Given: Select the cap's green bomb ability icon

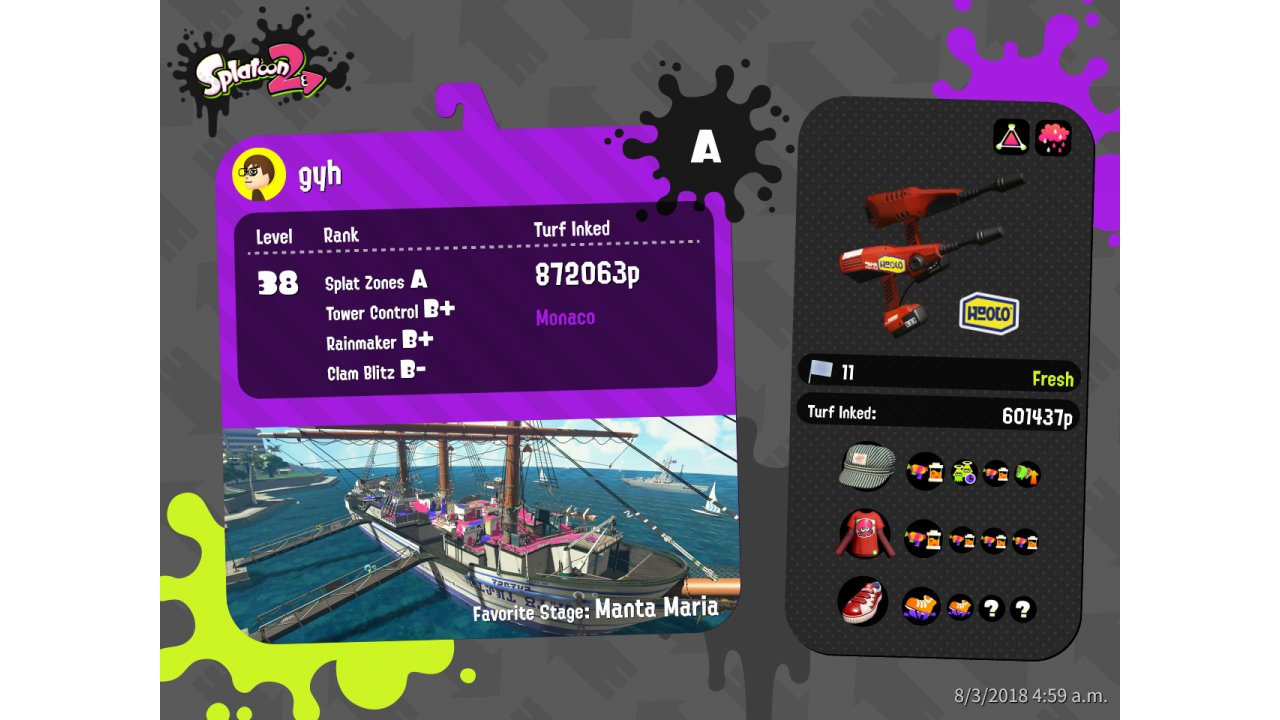Looking at the screenshot, I should click(964, 473).
